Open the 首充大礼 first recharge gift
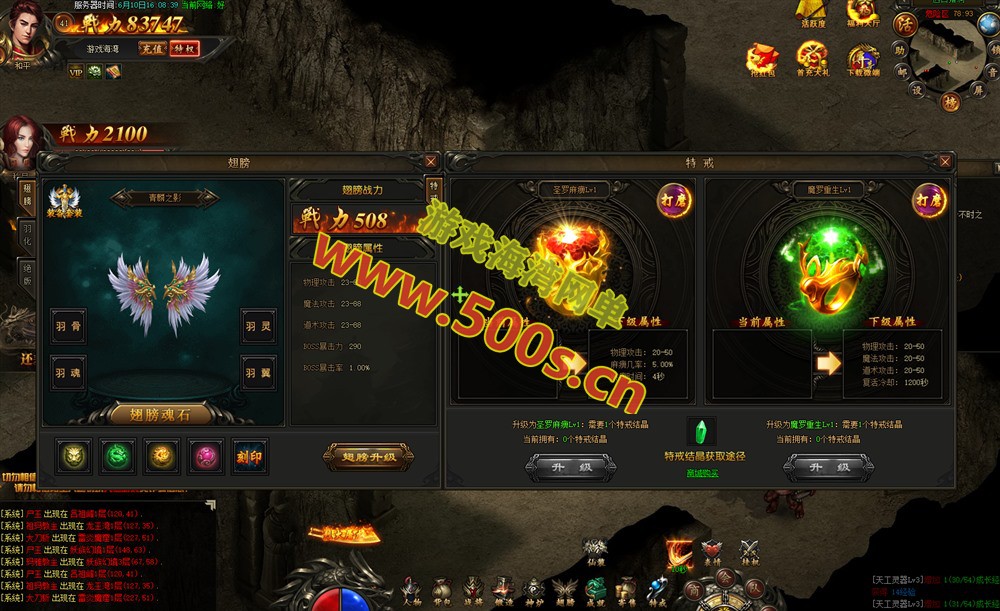 (811, 59)
